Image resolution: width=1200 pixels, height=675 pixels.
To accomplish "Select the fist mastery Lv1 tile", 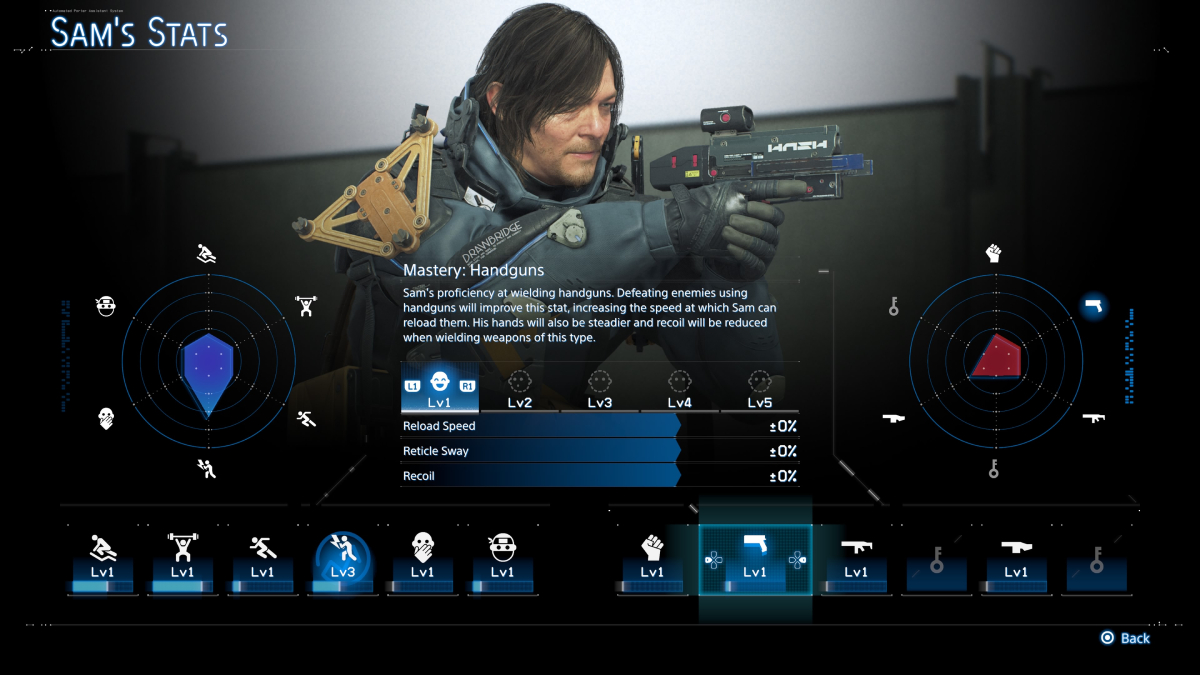I will pyautogui.click(x=652, y=560).
